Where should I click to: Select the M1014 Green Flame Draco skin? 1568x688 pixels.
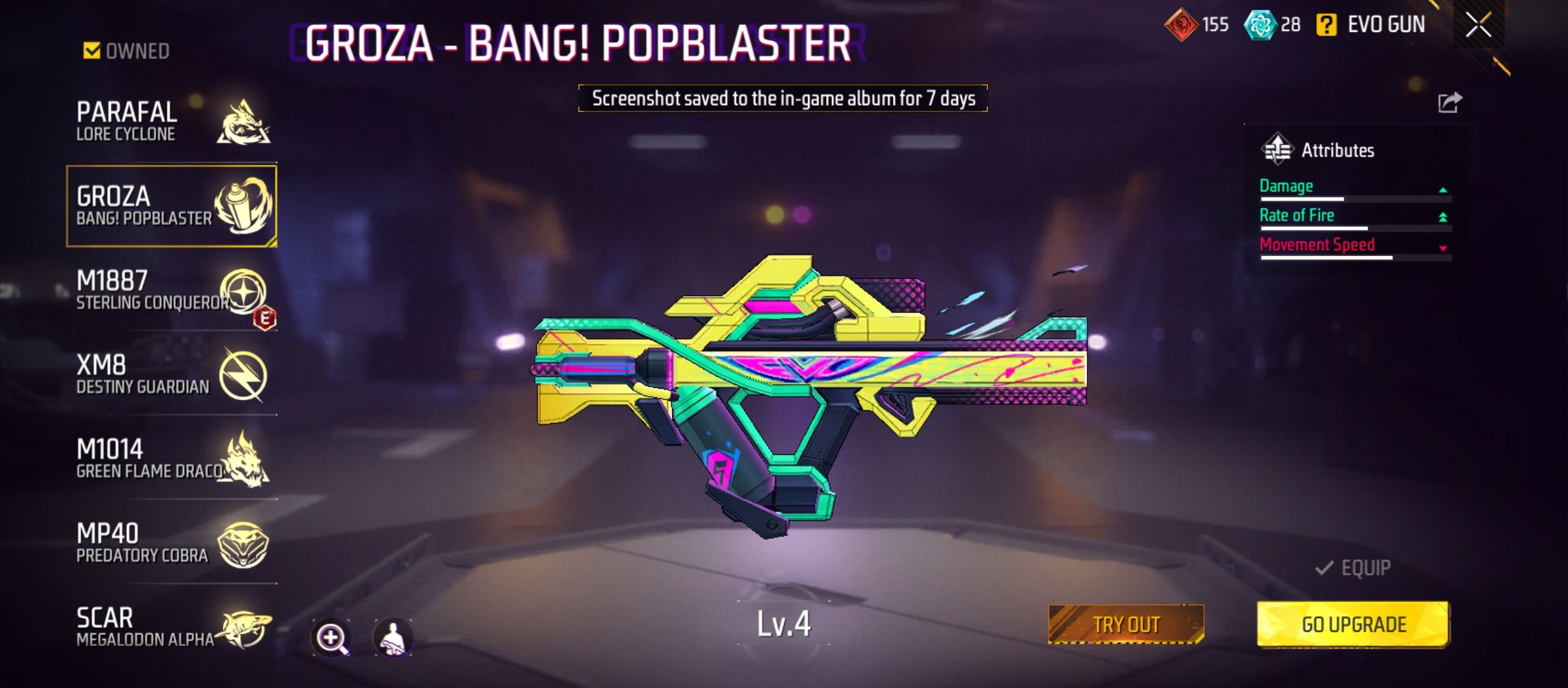pos(171,459)
